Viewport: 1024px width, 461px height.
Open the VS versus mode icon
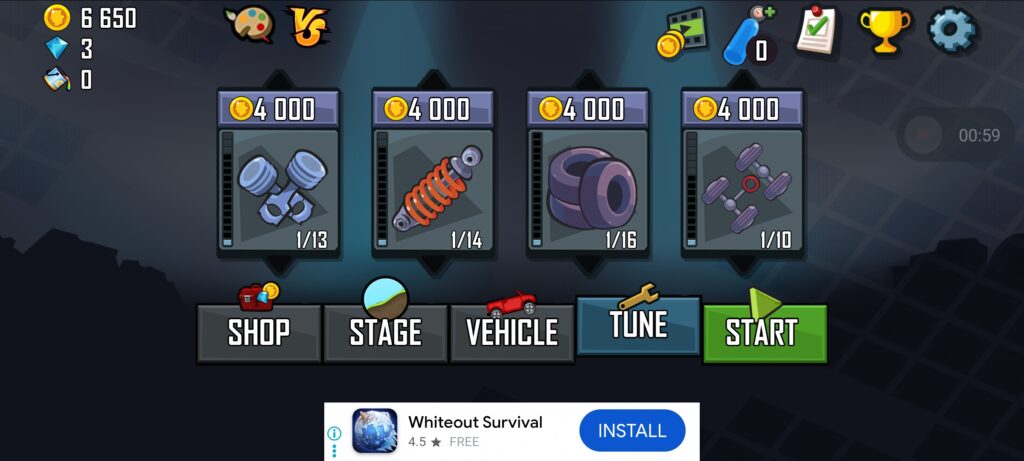309,26
